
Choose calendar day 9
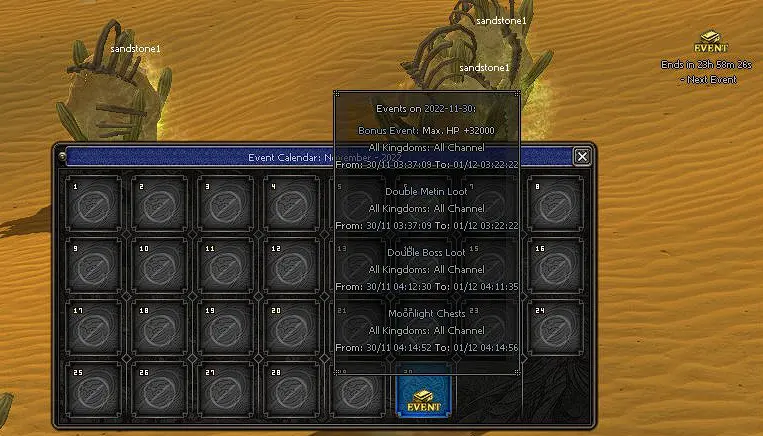(93, 266)
